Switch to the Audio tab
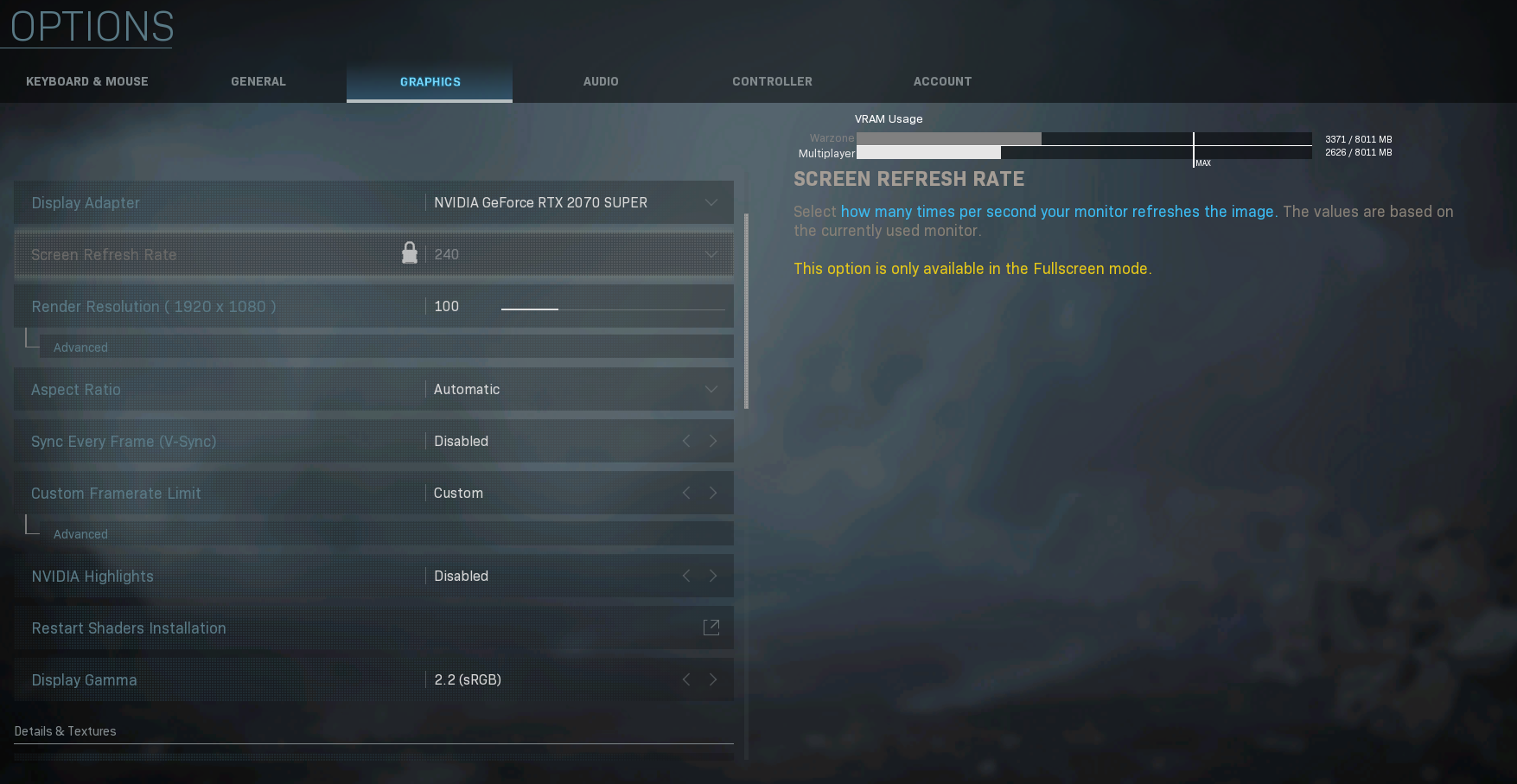This screenshot has height=784, width=1517. [601, 80]
